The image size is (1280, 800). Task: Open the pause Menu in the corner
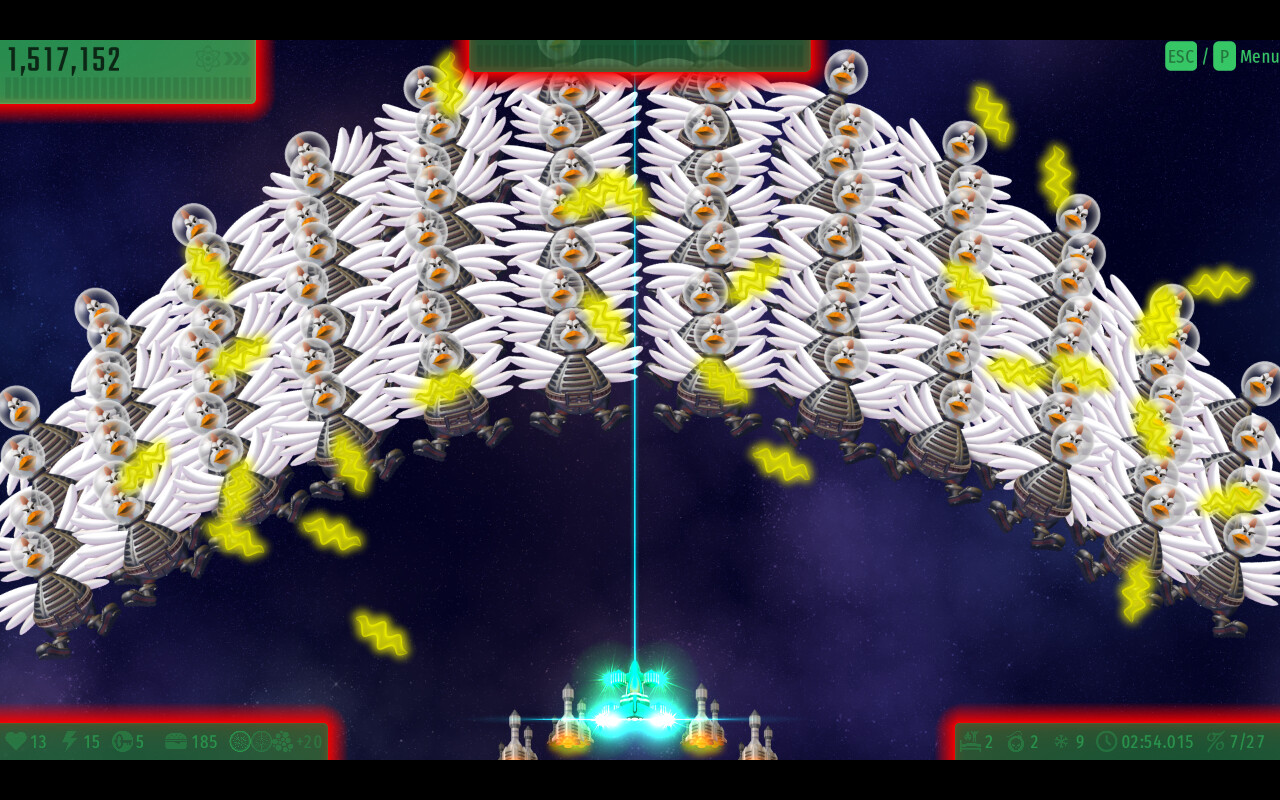point(1258,57)
